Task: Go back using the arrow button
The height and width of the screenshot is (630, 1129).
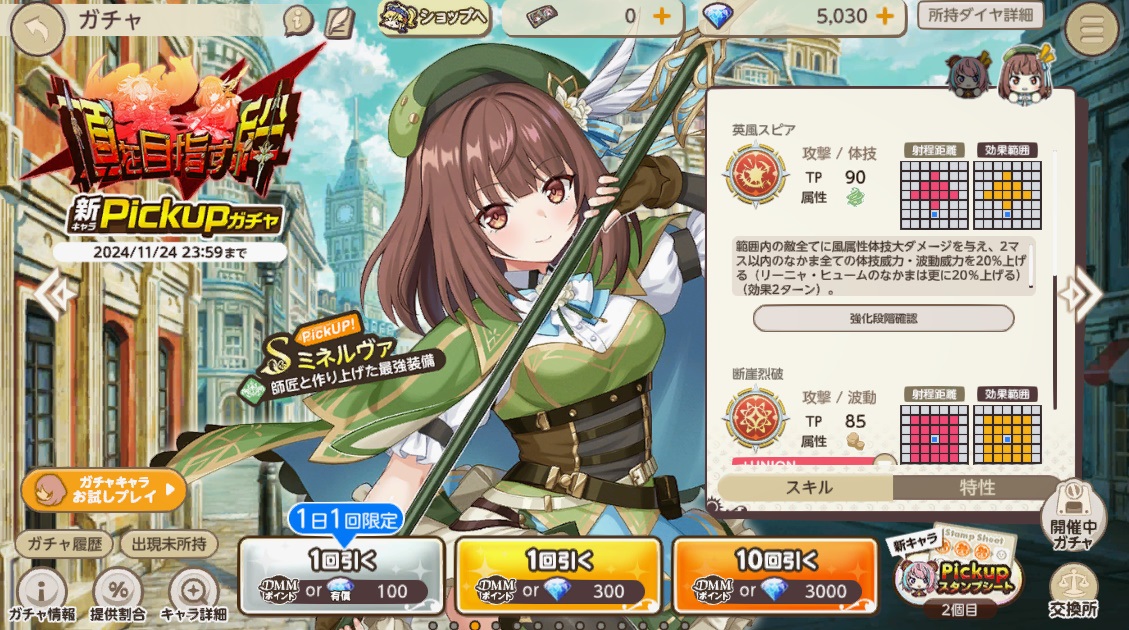Action: tap(37, 26)
